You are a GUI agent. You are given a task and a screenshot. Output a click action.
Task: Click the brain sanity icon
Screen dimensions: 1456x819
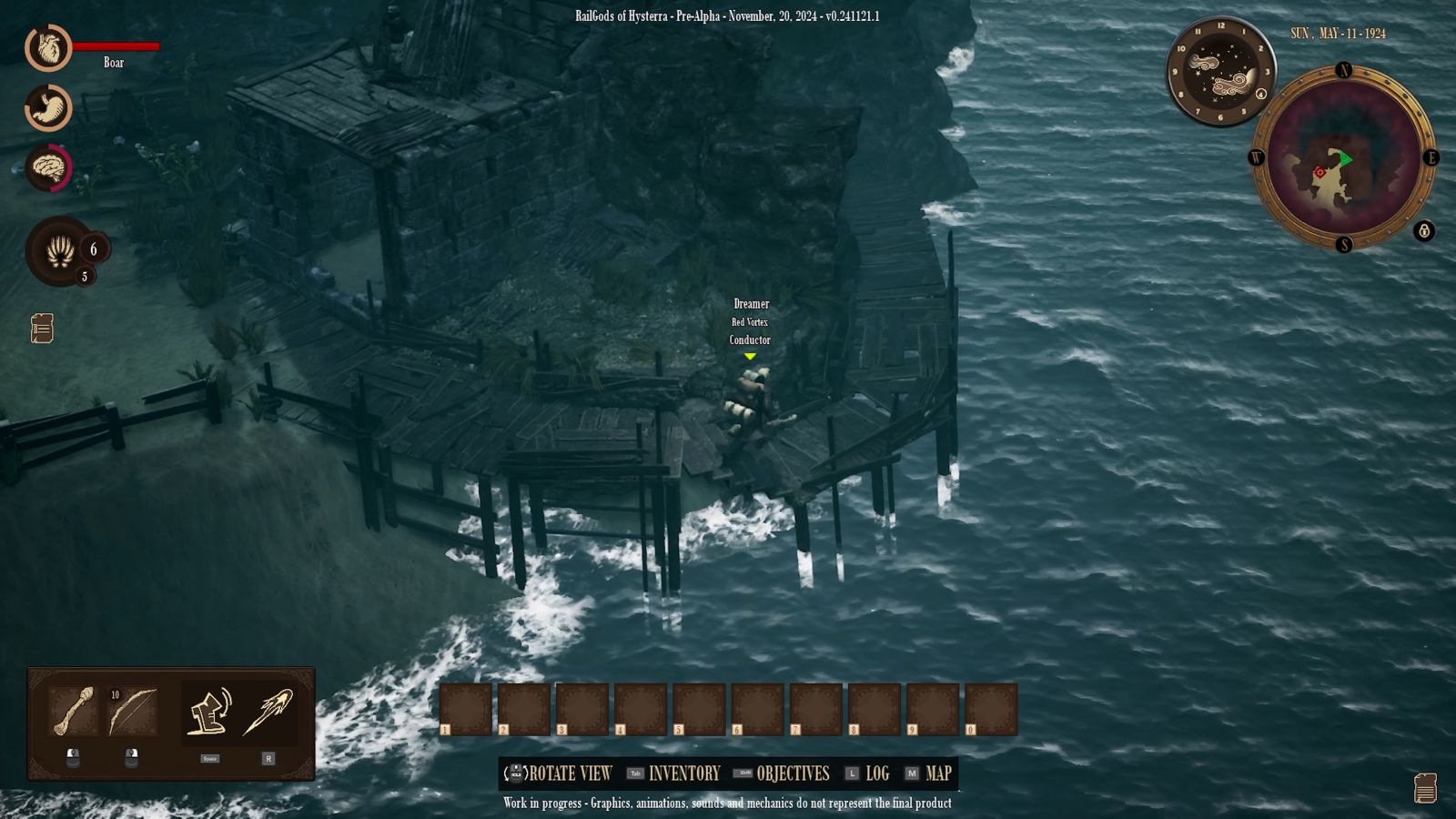coord(48,168)
